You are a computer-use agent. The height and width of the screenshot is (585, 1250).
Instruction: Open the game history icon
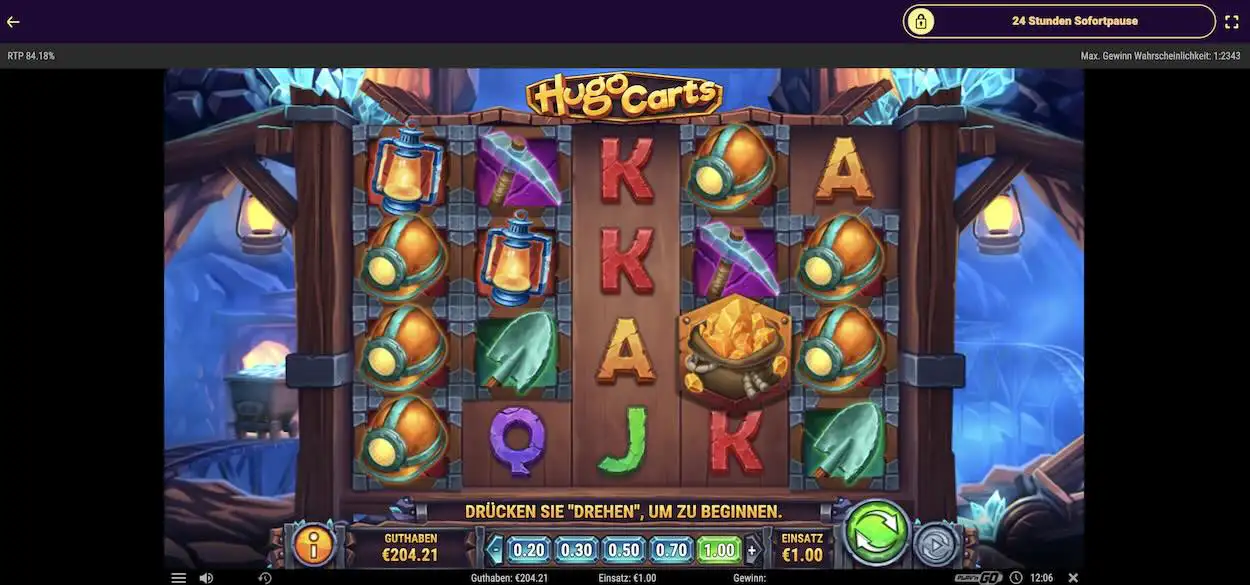(265, 578)
